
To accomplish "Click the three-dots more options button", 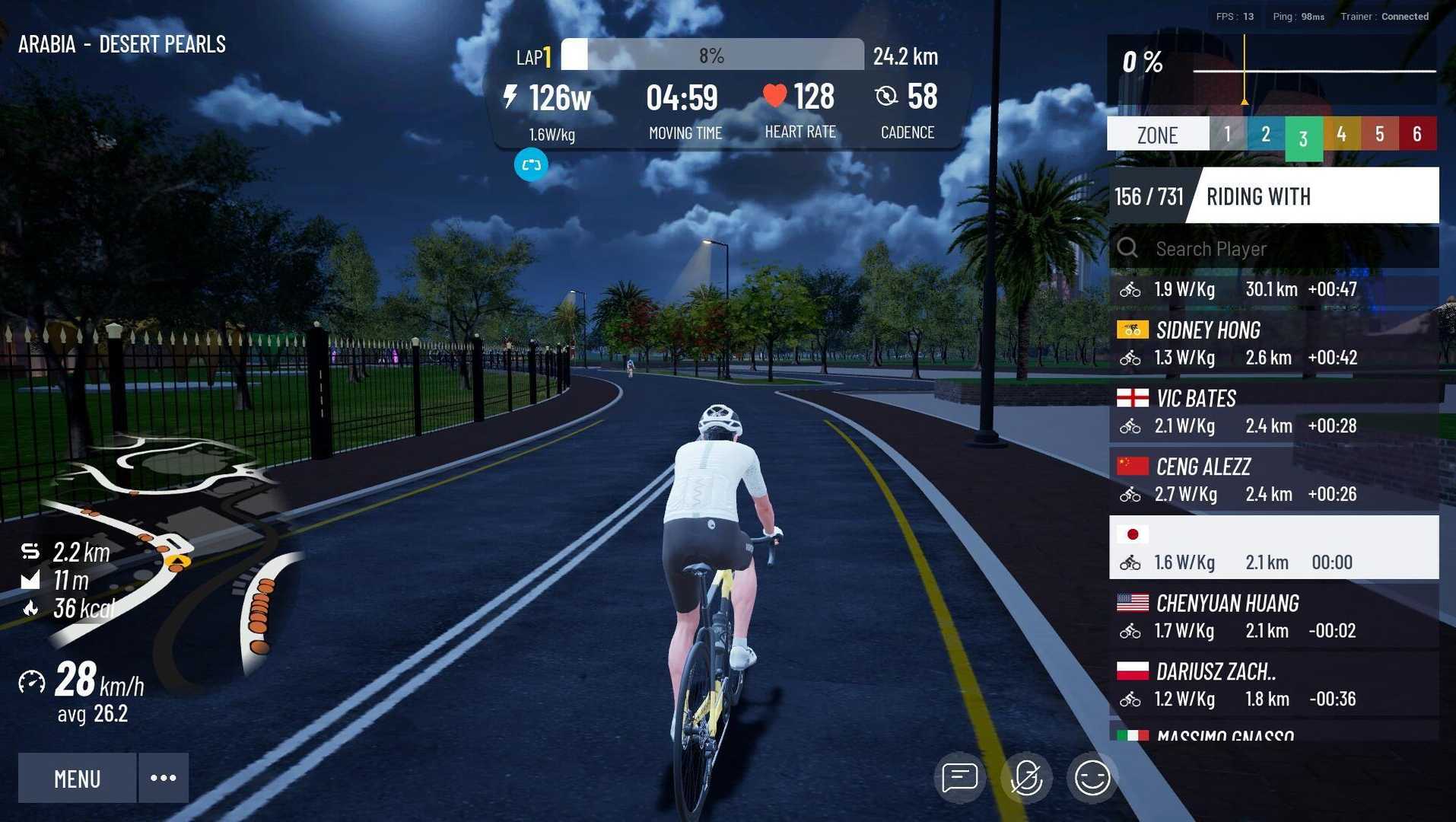I will [164, 778].
